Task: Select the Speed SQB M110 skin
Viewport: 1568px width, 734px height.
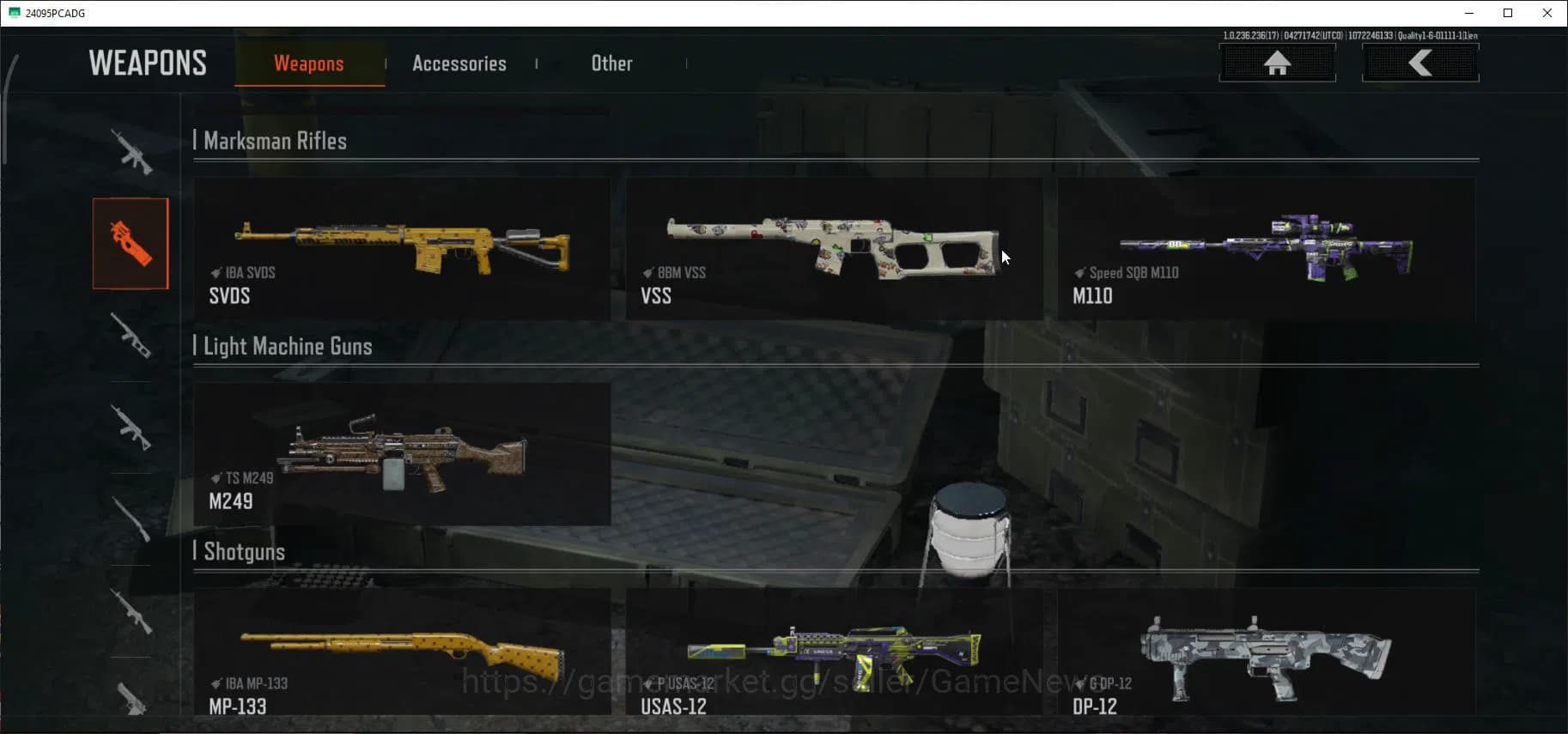Action: pyautogui.click(x=1267, y=249)
